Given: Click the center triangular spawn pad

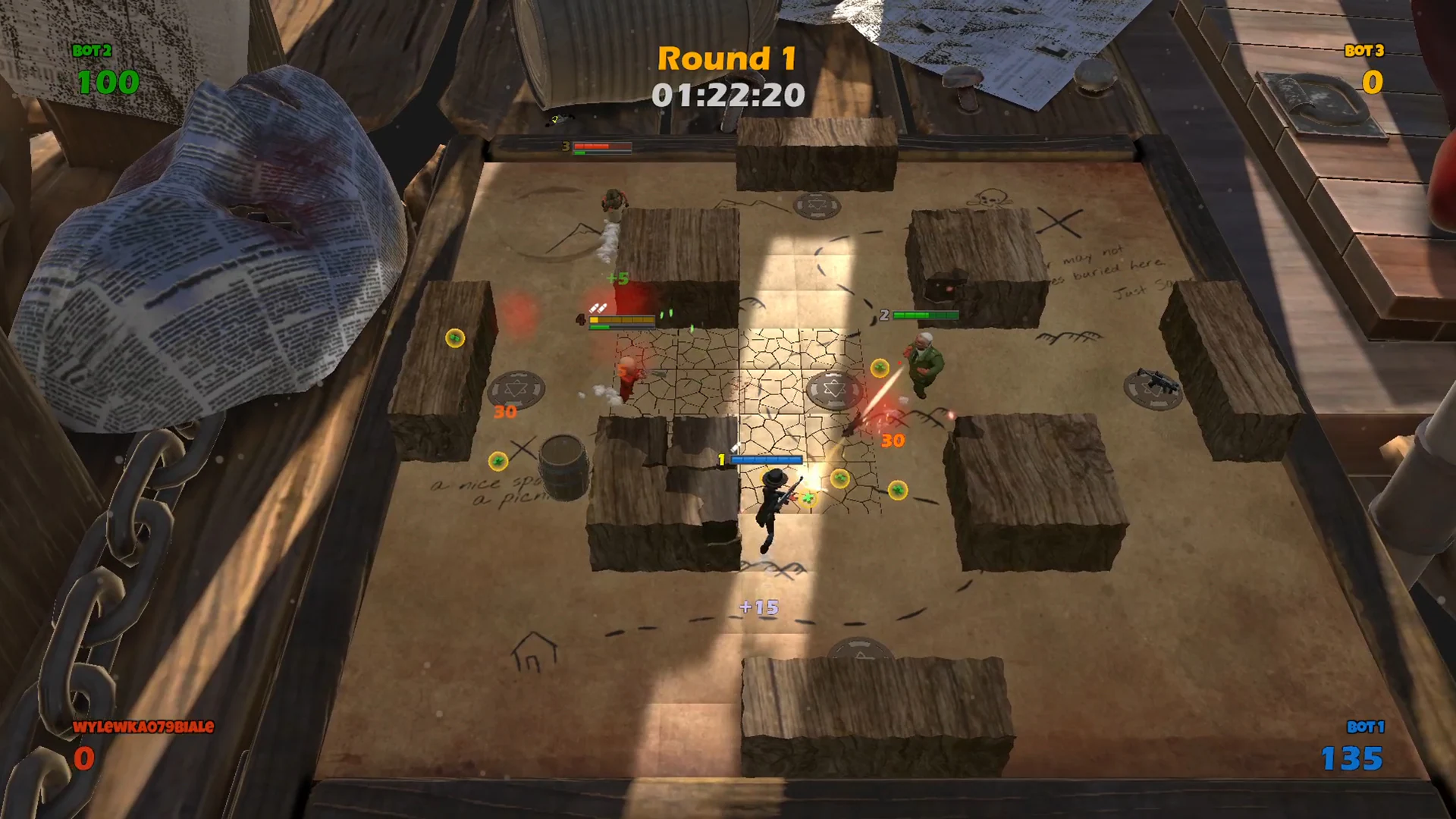Looking at the screenshot, I should [834, 388].
